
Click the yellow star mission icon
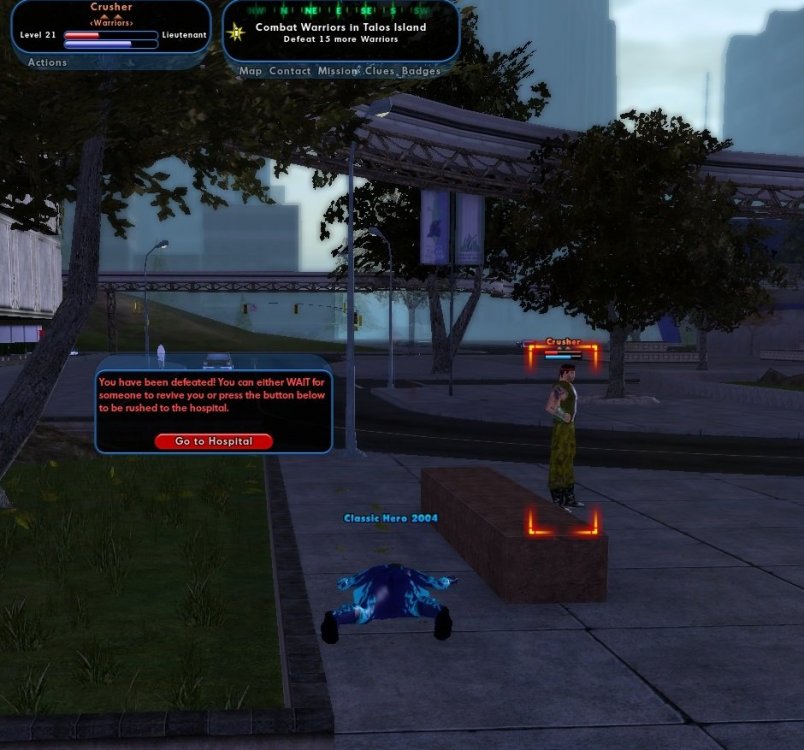237,33
